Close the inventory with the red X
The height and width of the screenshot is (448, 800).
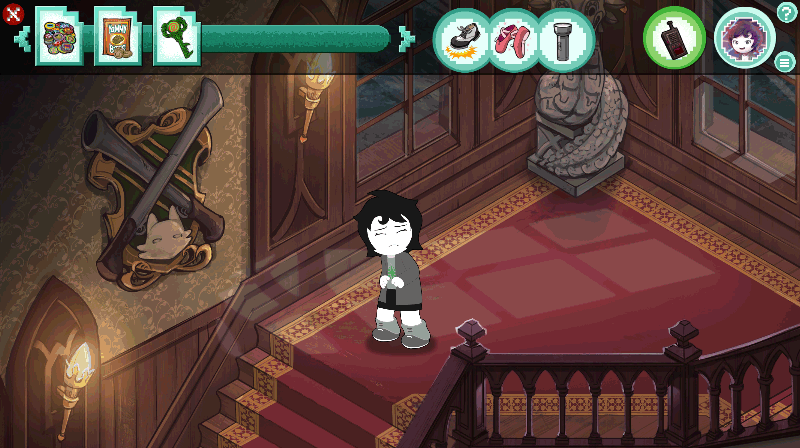click(12, 13)
